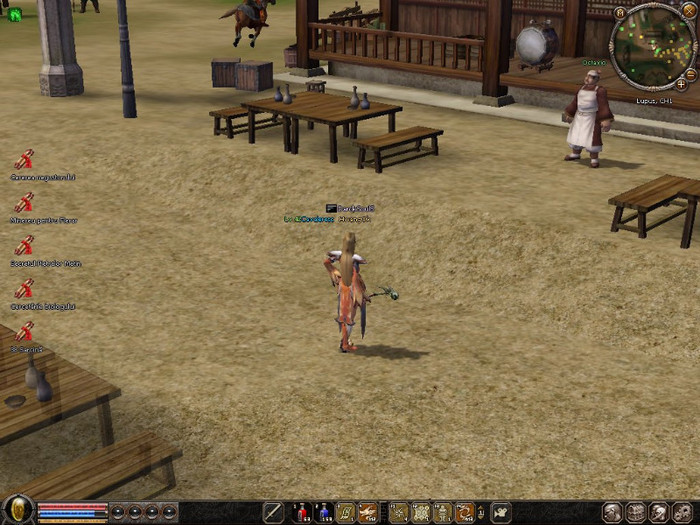The width and height of the screenshot is (700, 525).
Task: Use the blue mana potion slot
Action: pyautogui.click(x=323, y=513)
